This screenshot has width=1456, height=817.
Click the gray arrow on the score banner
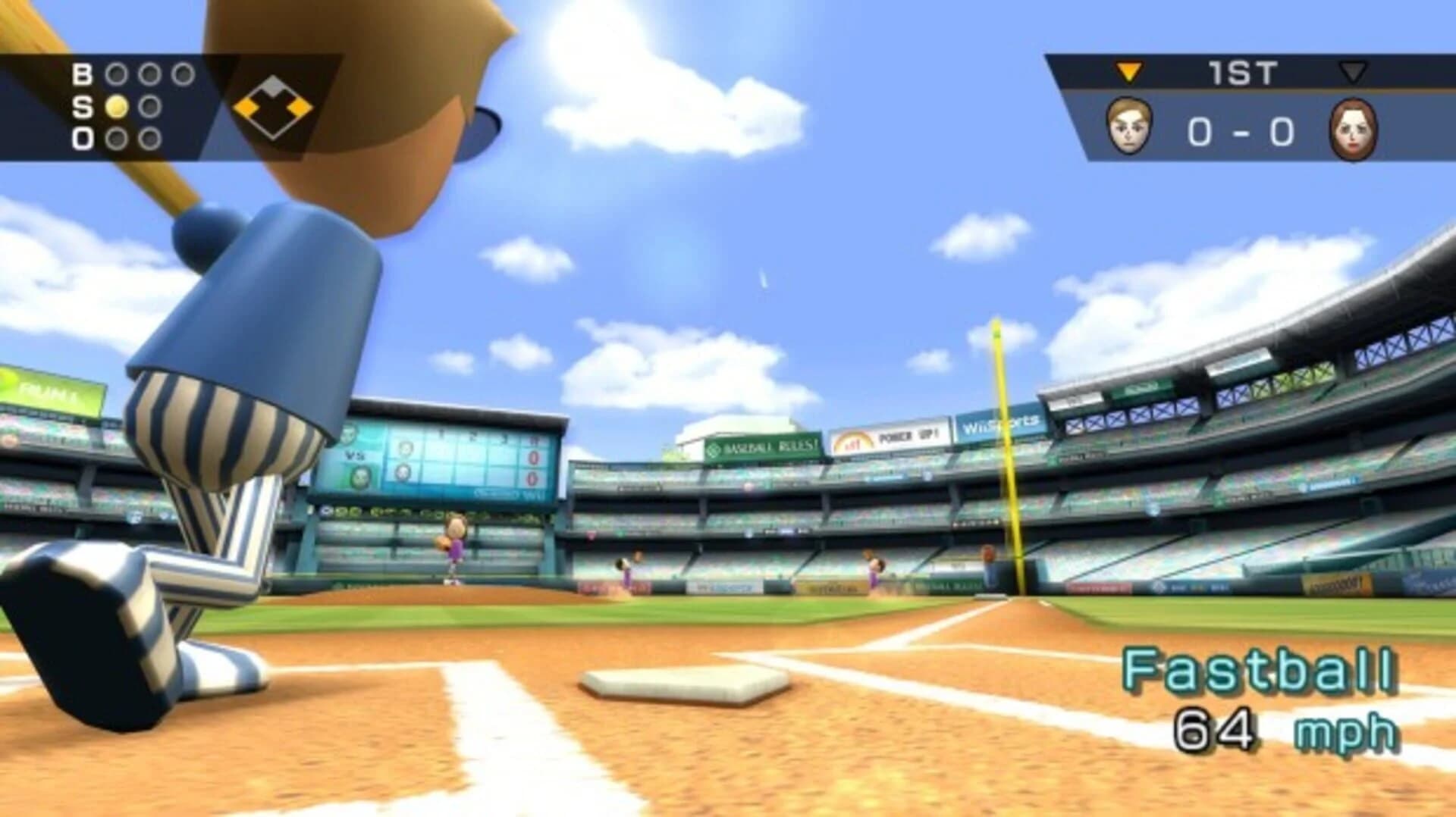tap(1352, 71)
